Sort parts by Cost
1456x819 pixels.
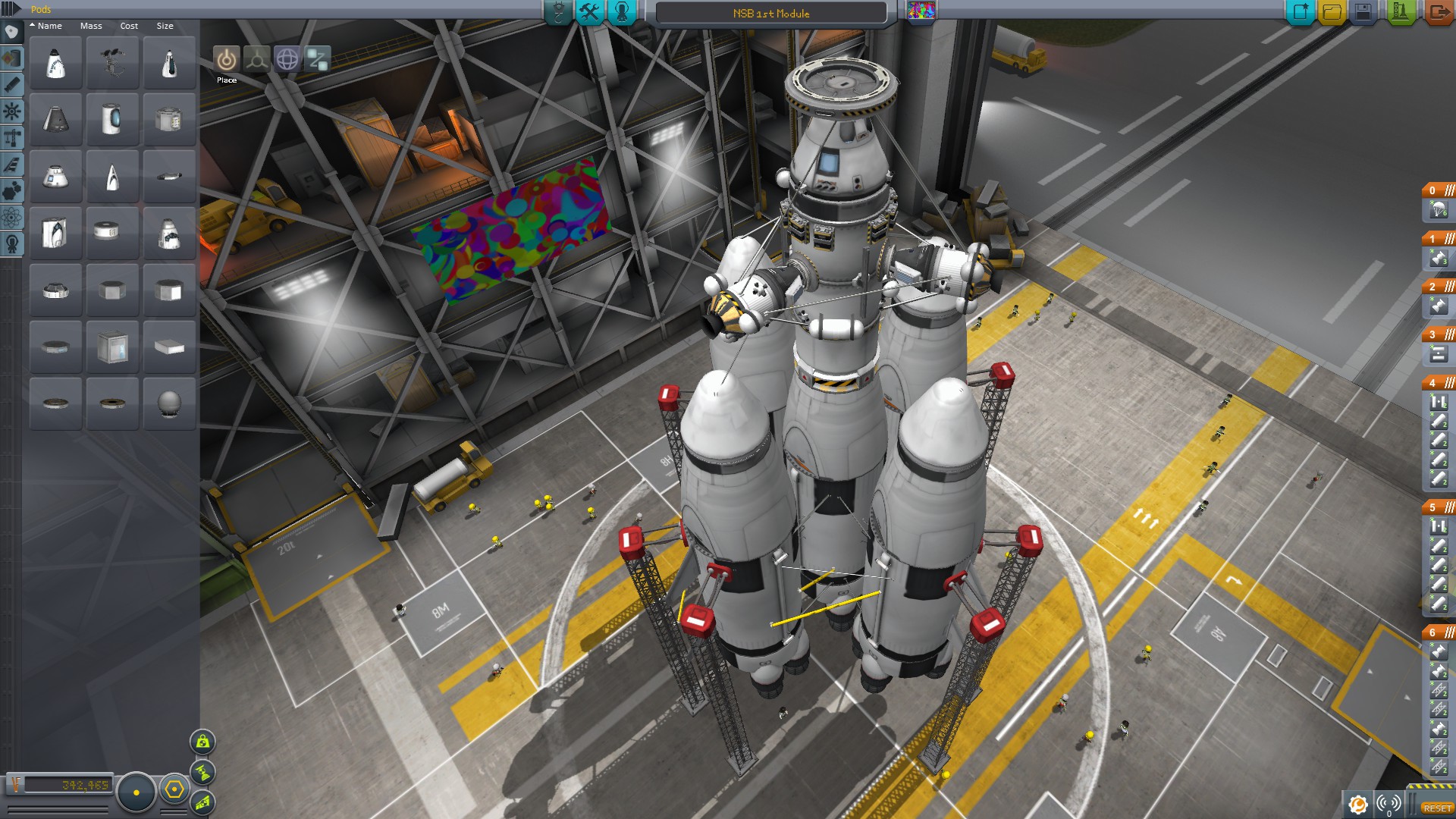tap(129, 26)
